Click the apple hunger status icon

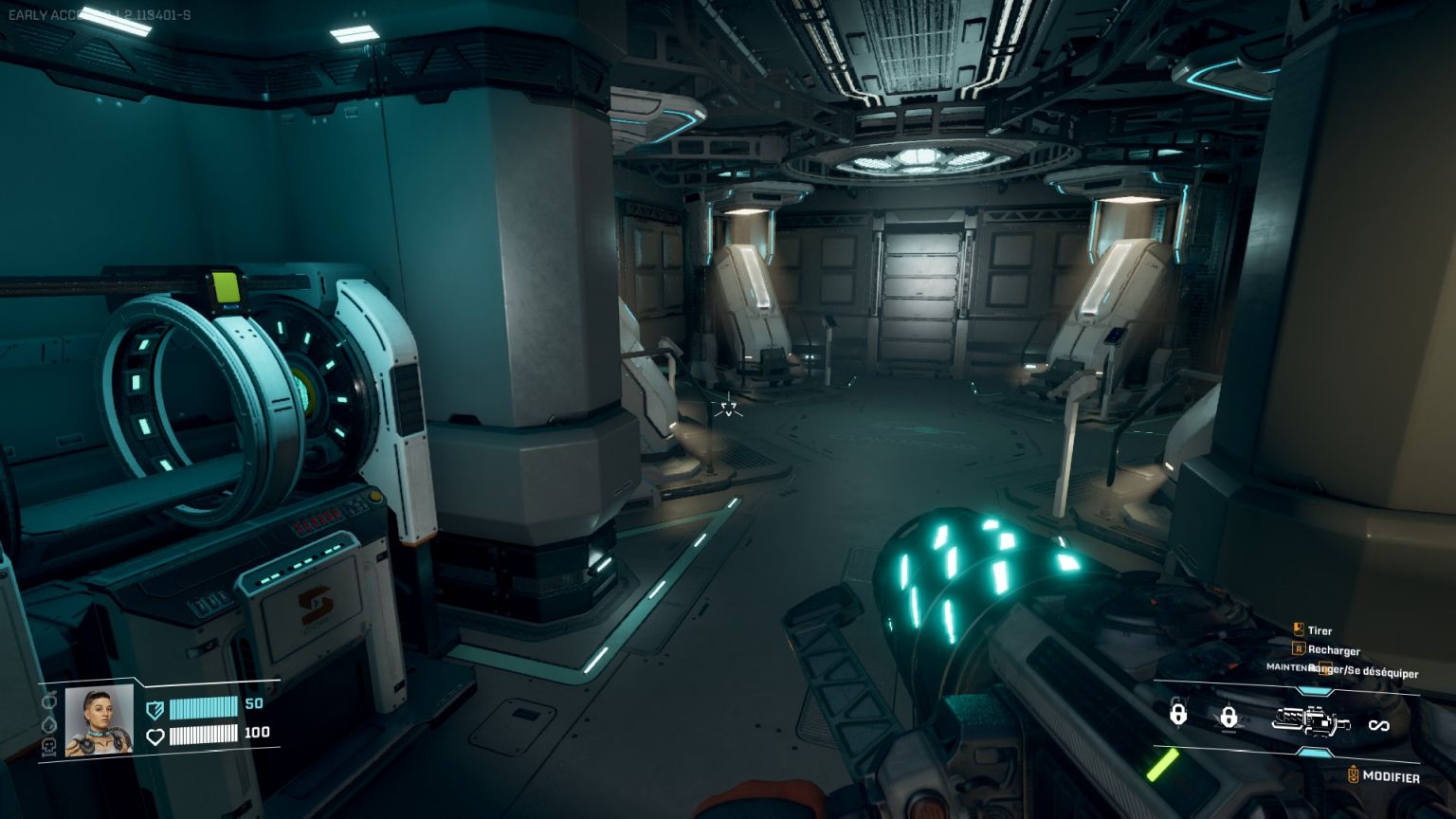tap(49, 701)
